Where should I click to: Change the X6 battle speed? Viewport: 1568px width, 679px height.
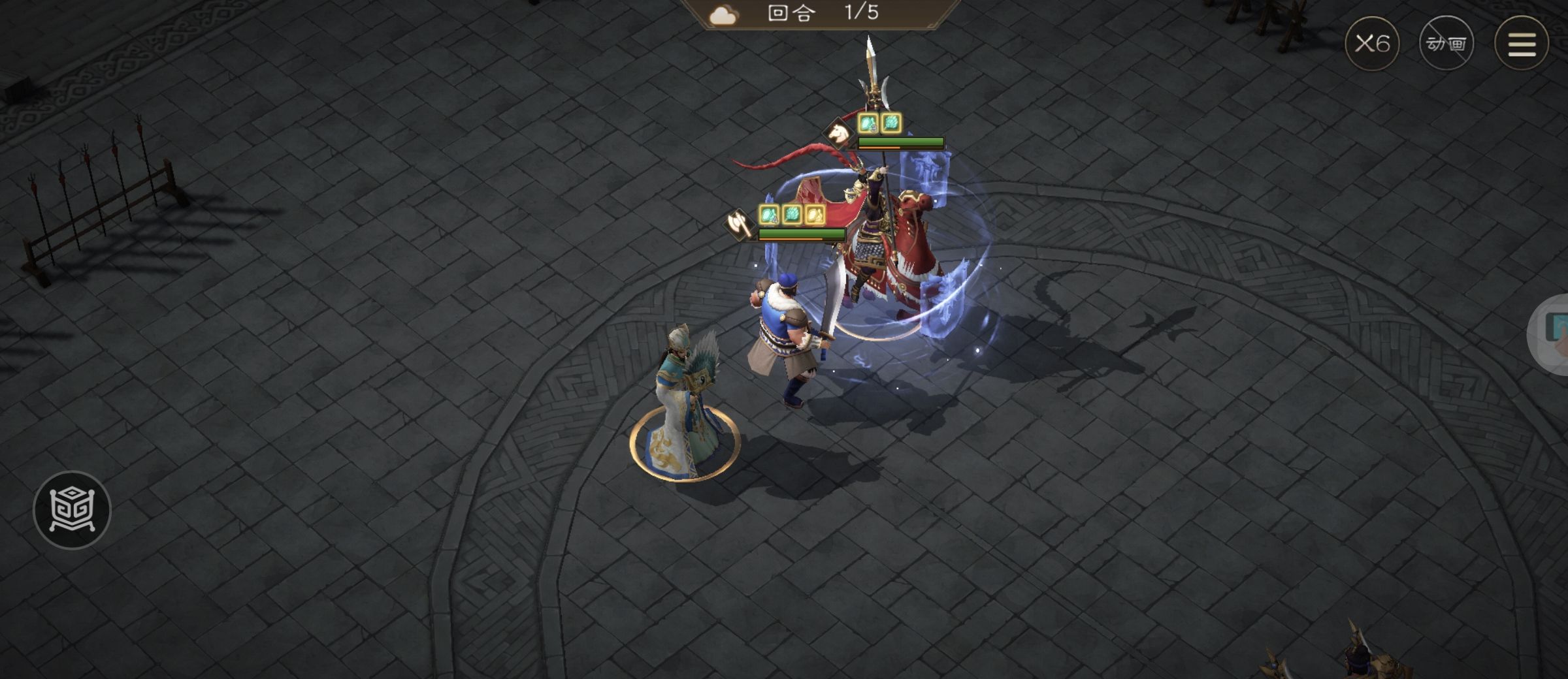pos(1371,44)
